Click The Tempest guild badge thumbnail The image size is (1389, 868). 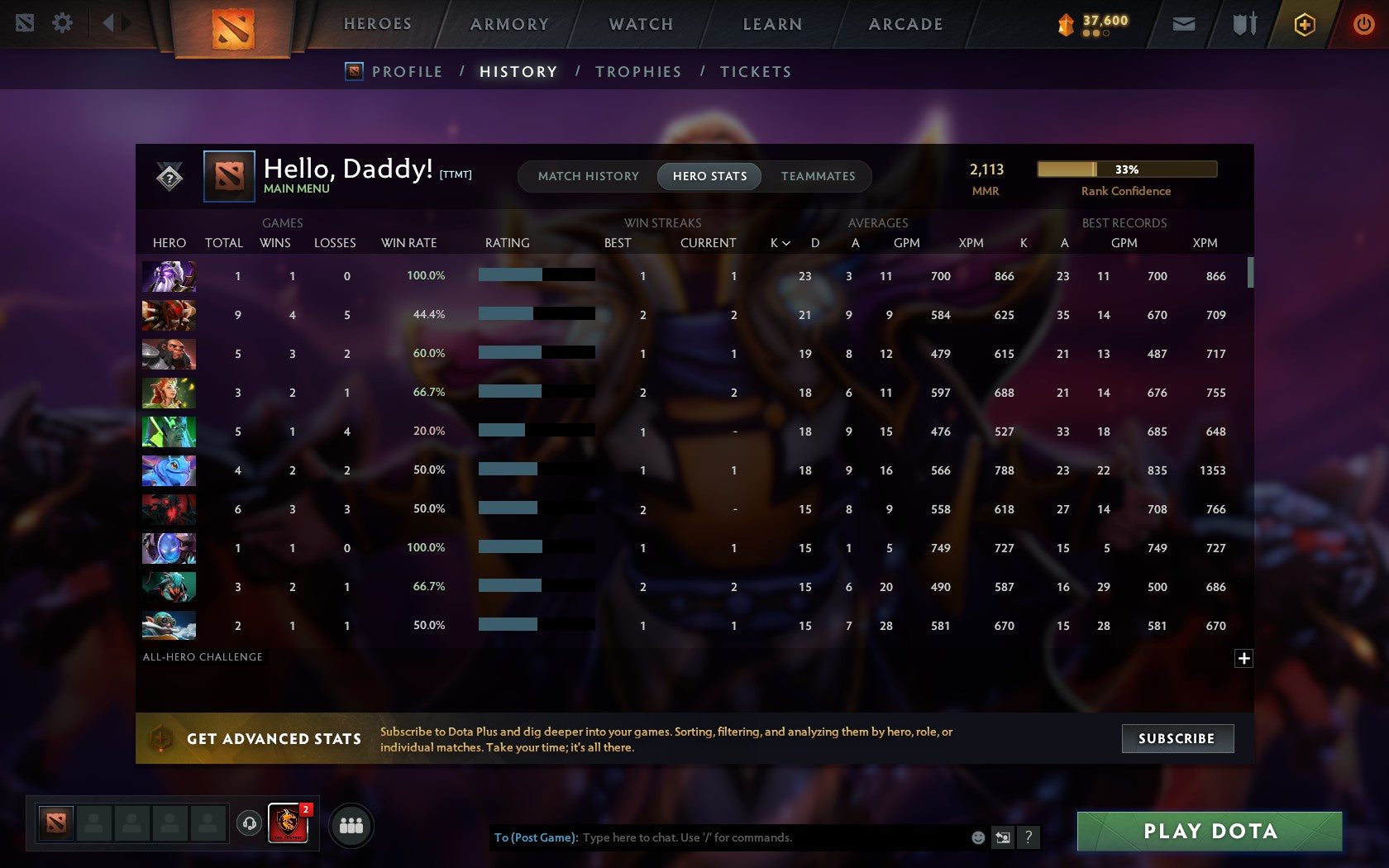[x=287, y=824]
